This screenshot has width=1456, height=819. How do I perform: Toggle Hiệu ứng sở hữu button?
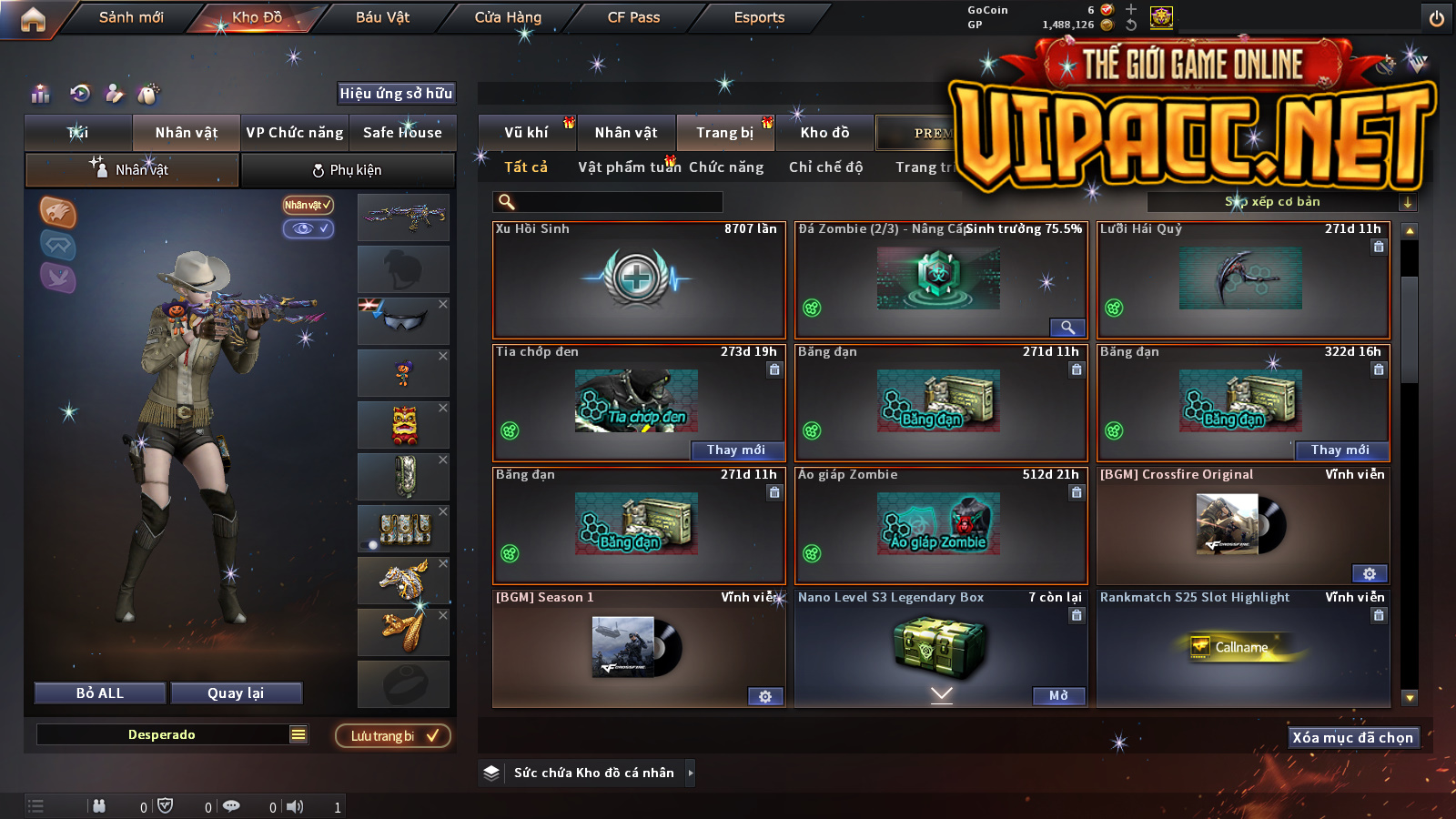tap(396, 93)
